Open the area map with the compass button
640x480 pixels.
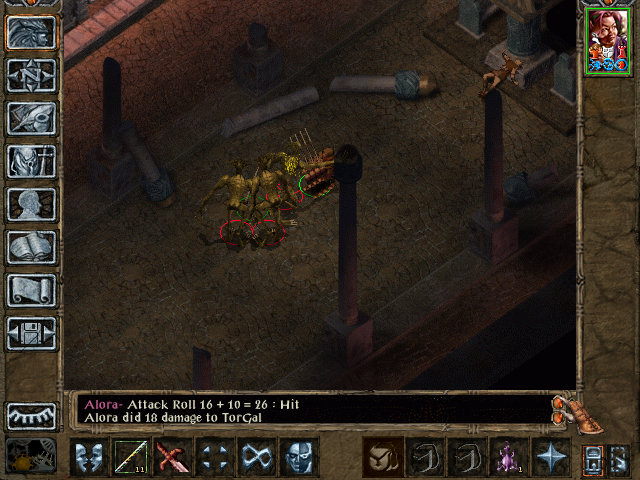(x=31, y=75)
